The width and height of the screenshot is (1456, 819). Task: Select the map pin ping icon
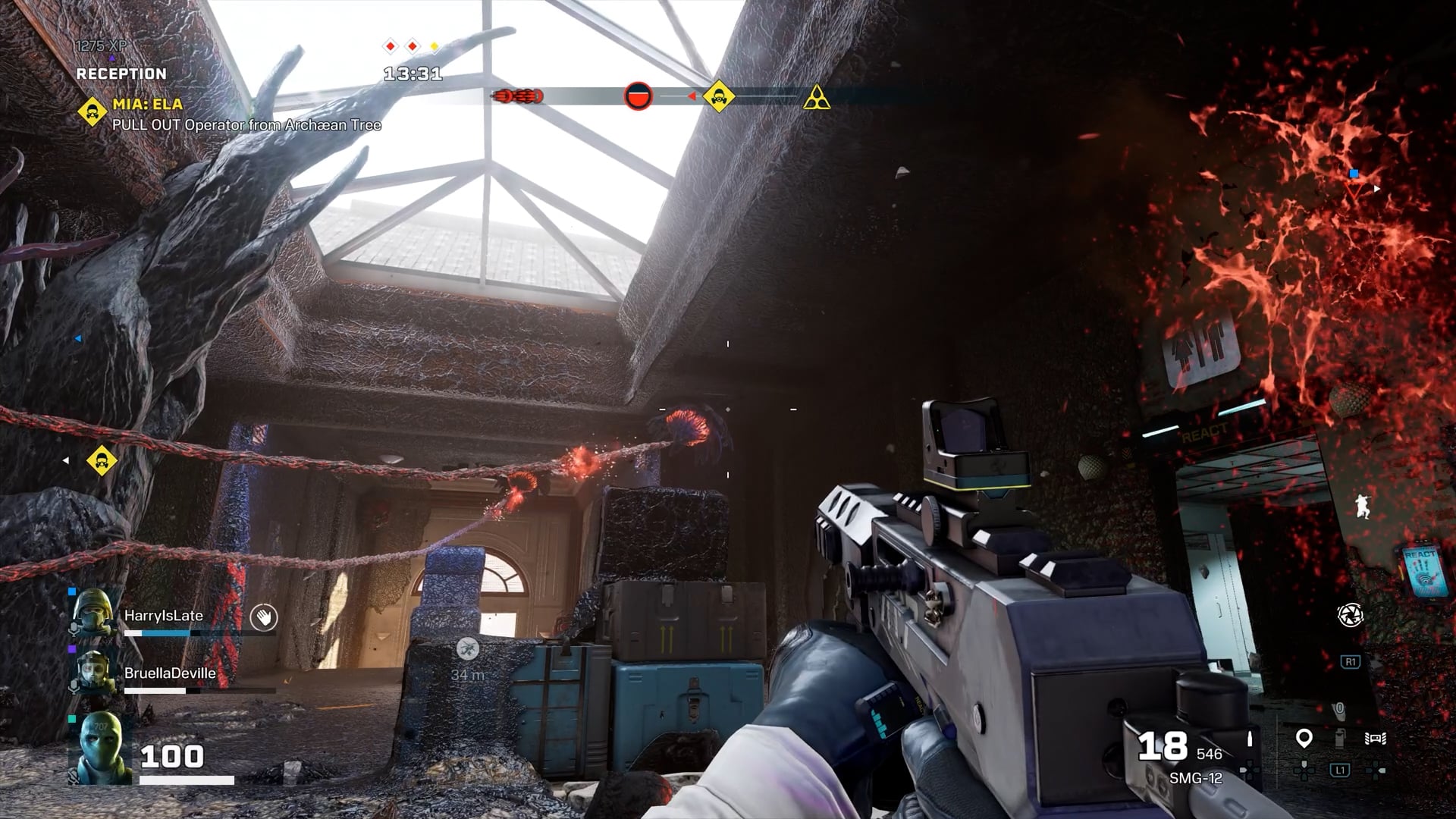click(x=1304, y=738)
